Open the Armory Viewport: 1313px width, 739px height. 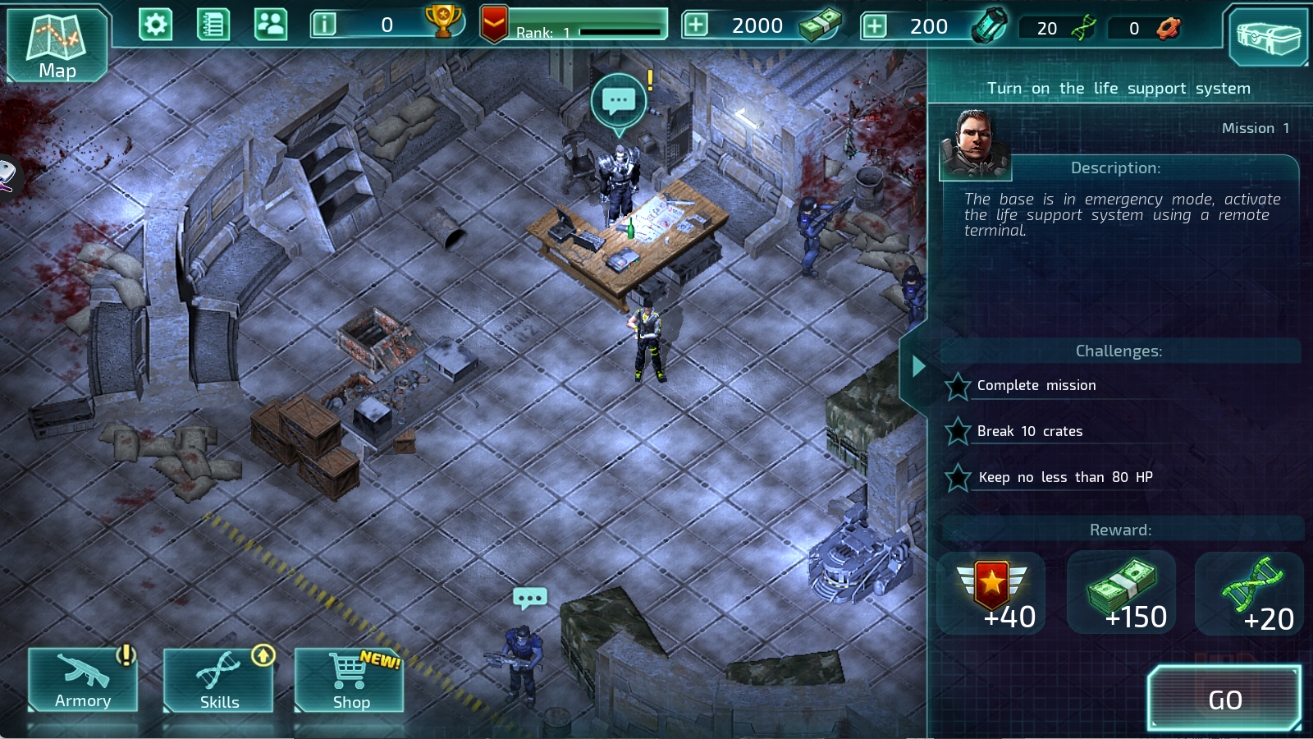pyautogui.click(x=83, y=680)
